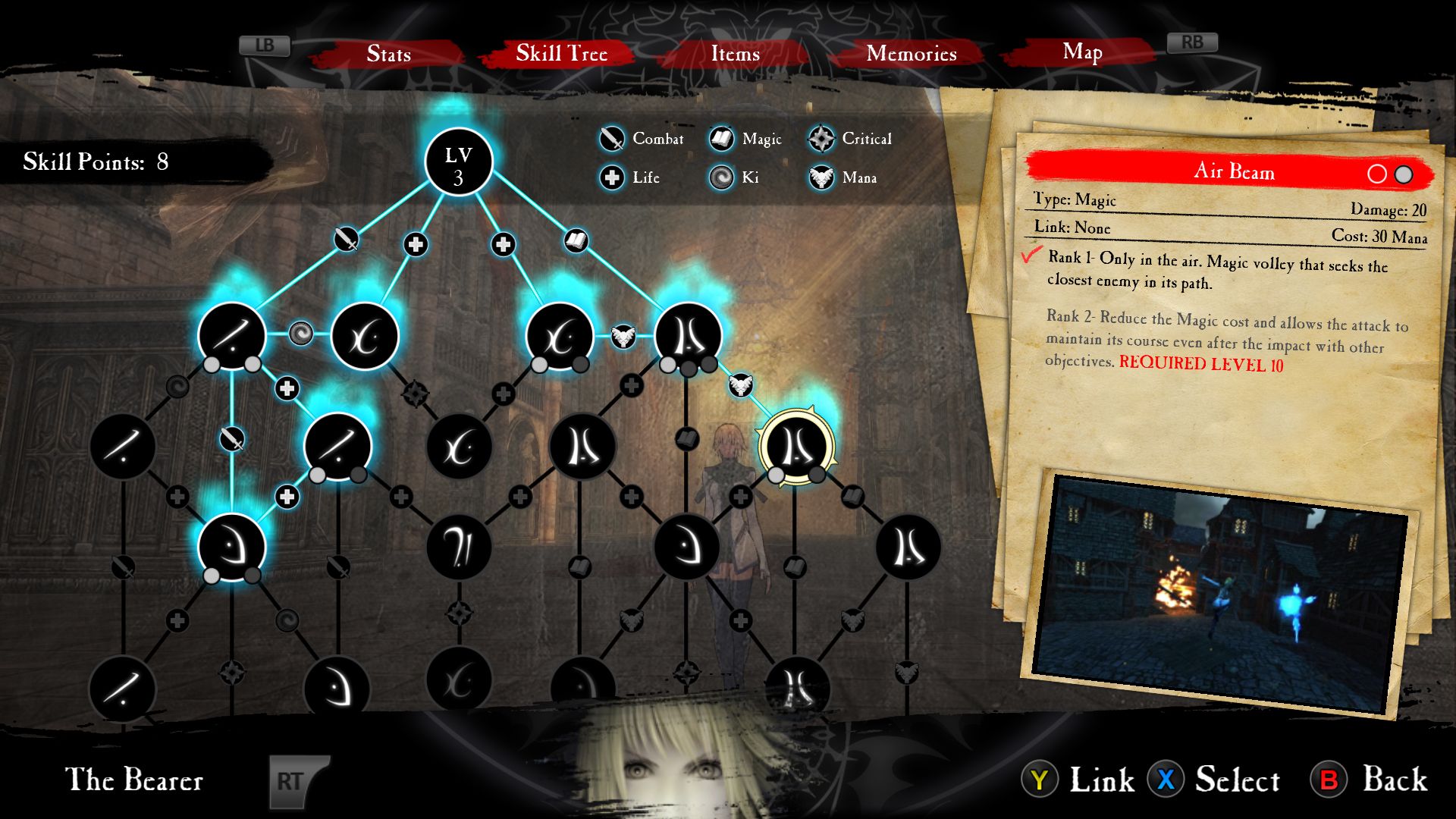Switch to the Memories tab
This screenshot has height=819, width=1456.
click(912, 54)
